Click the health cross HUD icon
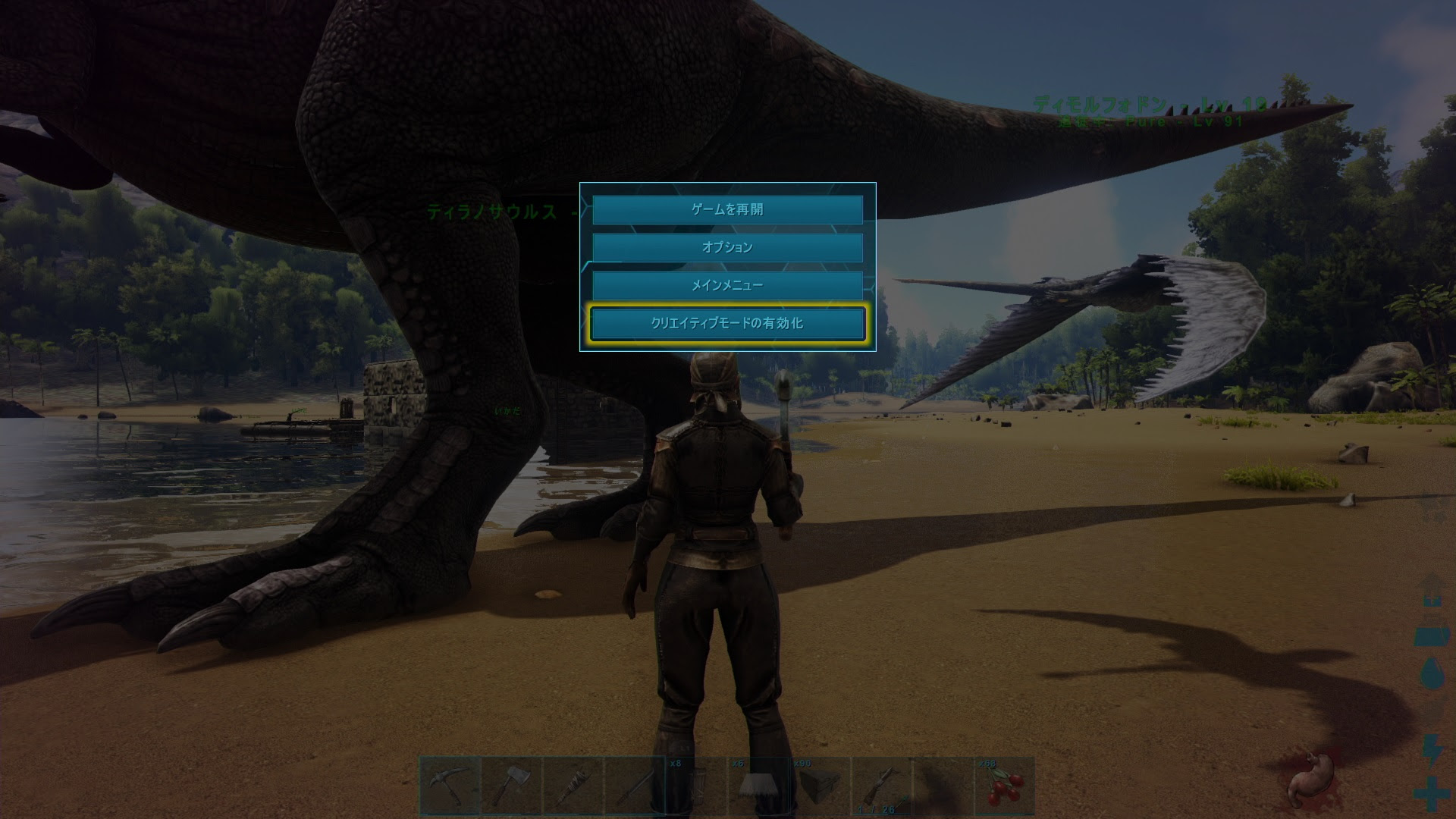 pos(1431,793)
